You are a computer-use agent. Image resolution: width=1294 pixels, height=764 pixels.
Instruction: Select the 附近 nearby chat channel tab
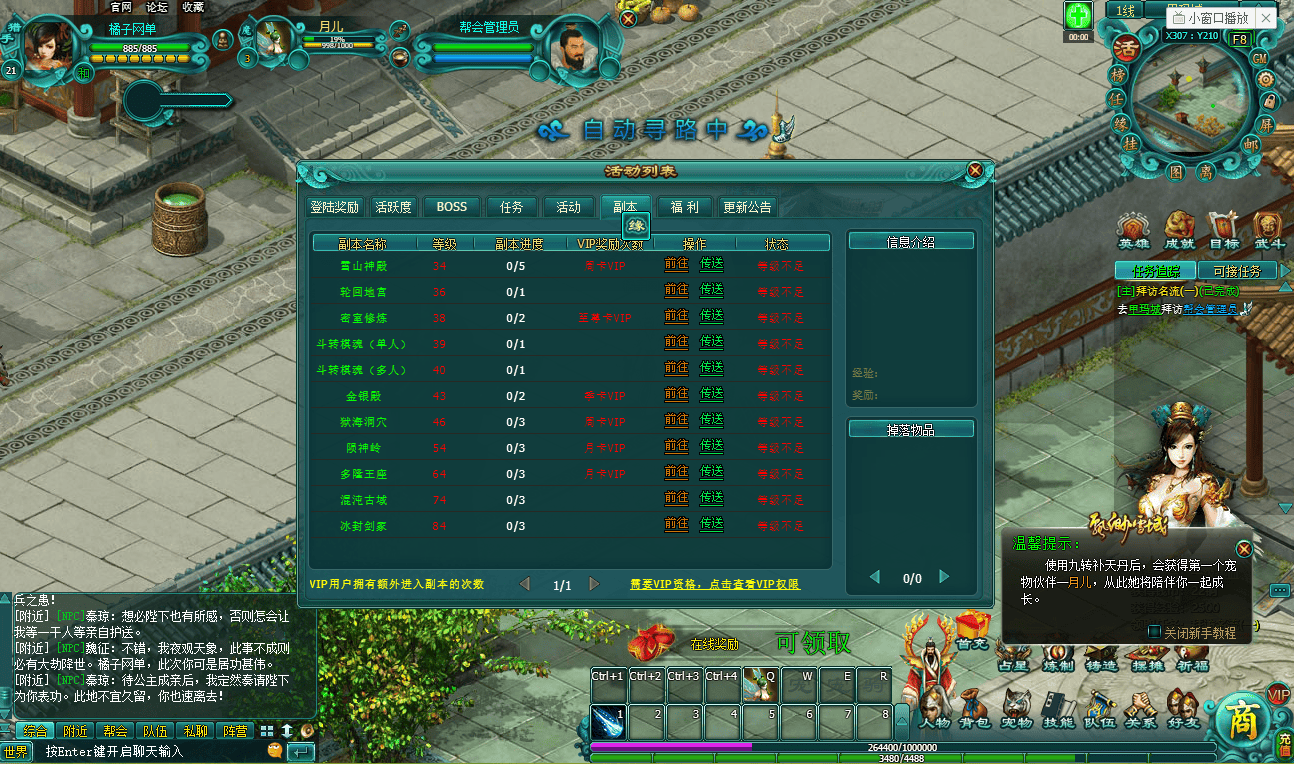click(x=73, y=731)
